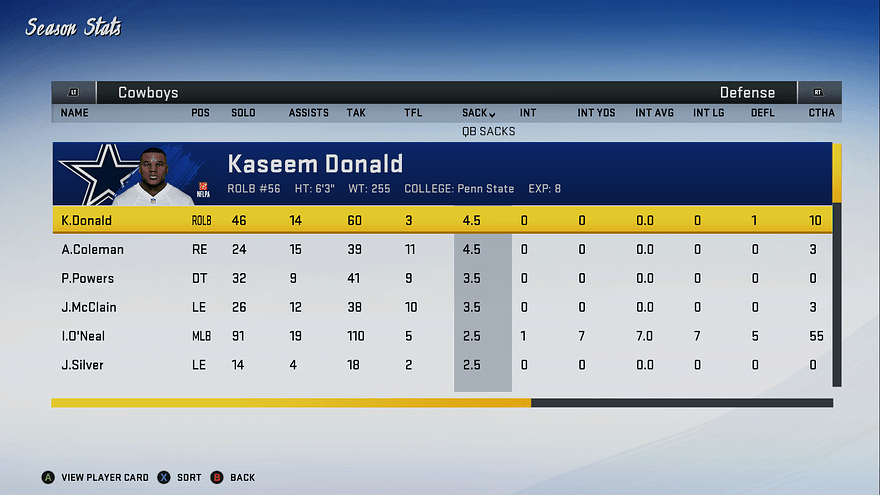Click the DEFL column header
Screen dimensions: 880x495
tap(762, 113)
